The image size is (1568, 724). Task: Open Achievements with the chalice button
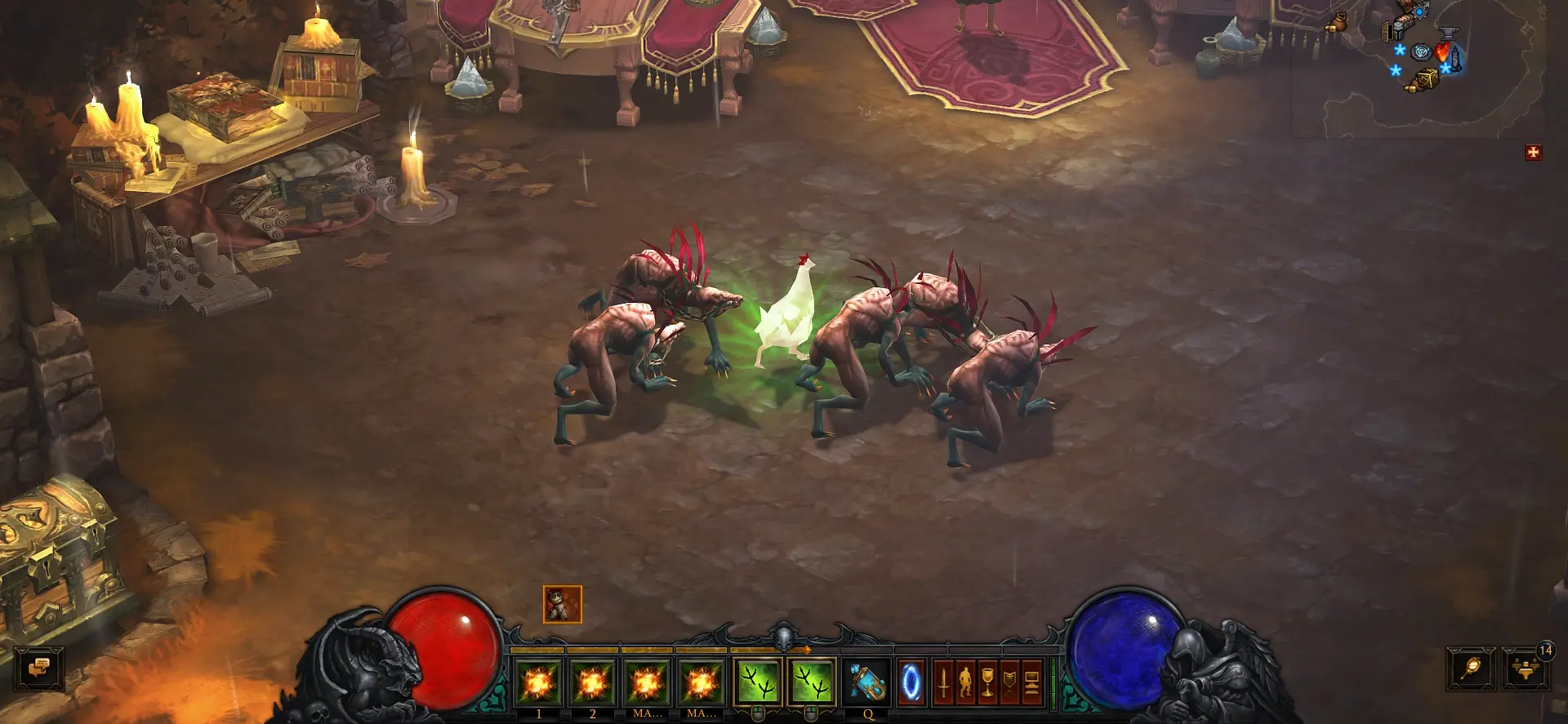pos(987,682)
